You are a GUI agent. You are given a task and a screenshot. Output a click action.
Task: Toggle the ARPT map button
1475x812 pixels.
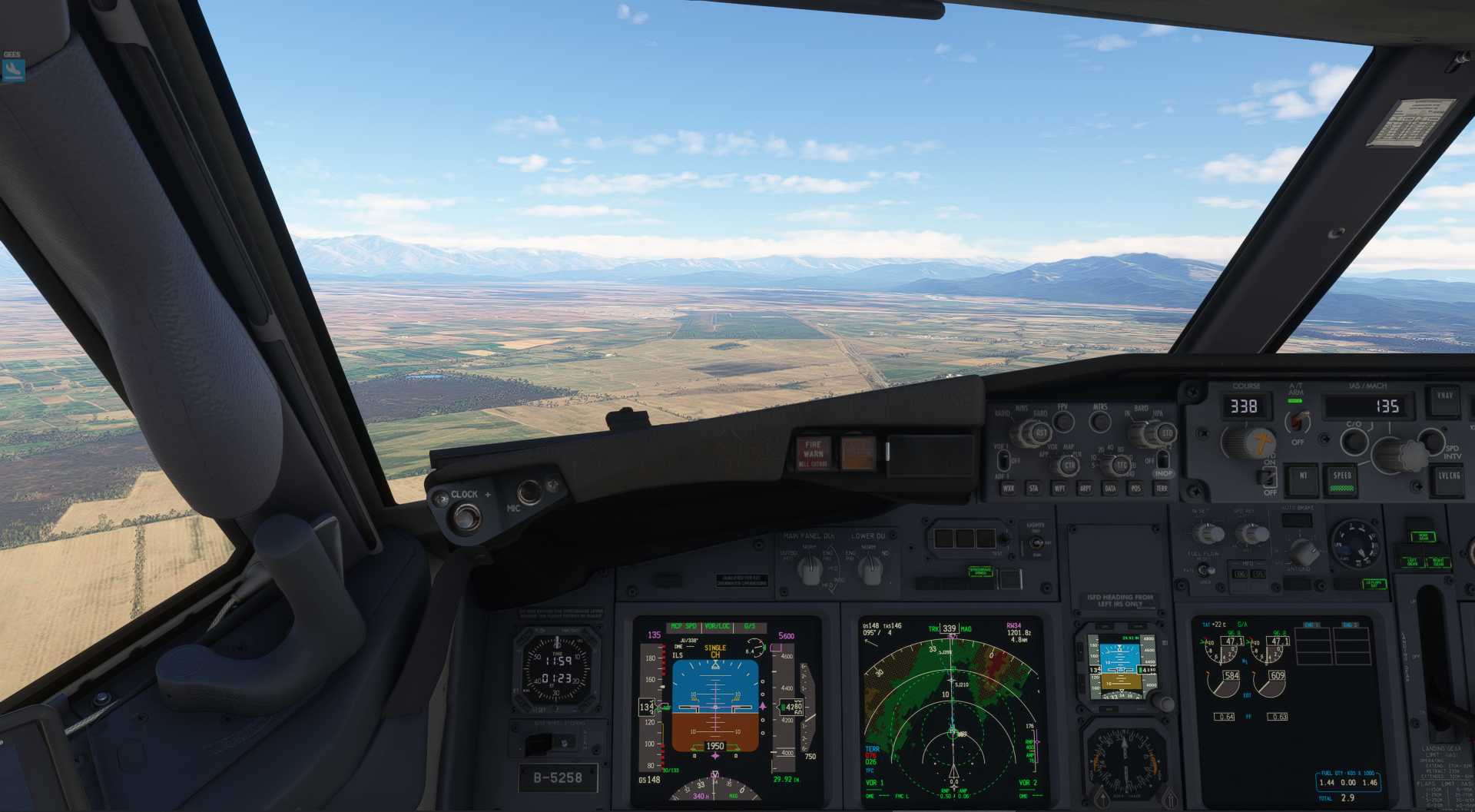[1085, 489]
